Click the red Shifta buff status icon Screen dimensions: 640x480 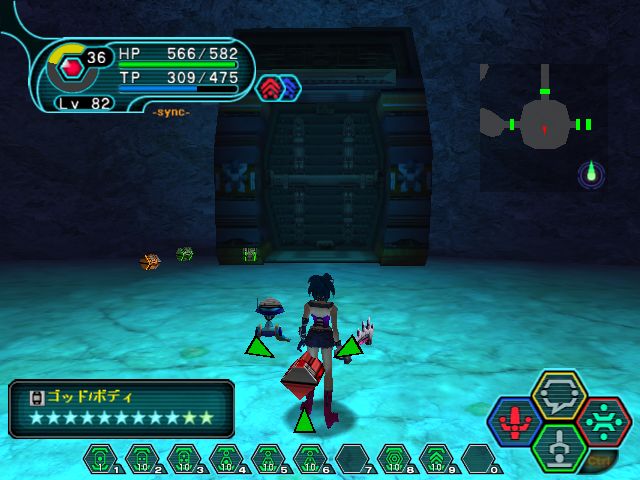click(271, 88)
